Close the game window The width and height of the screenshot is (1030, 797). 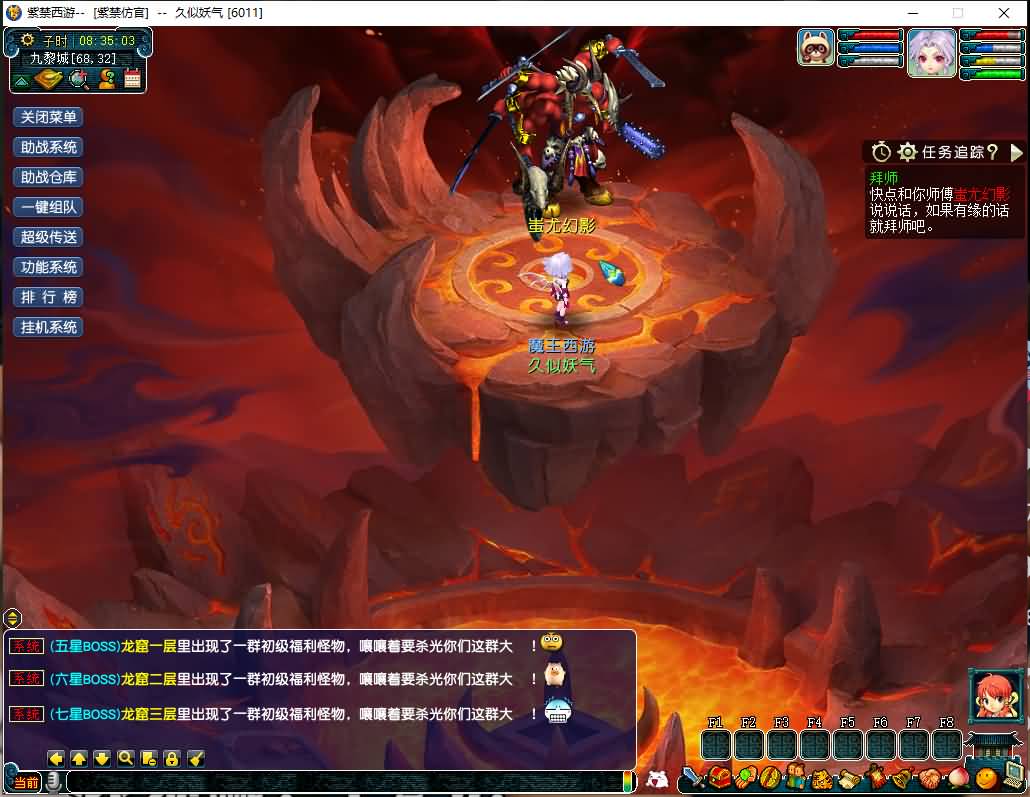click(x=1004, y=13)
